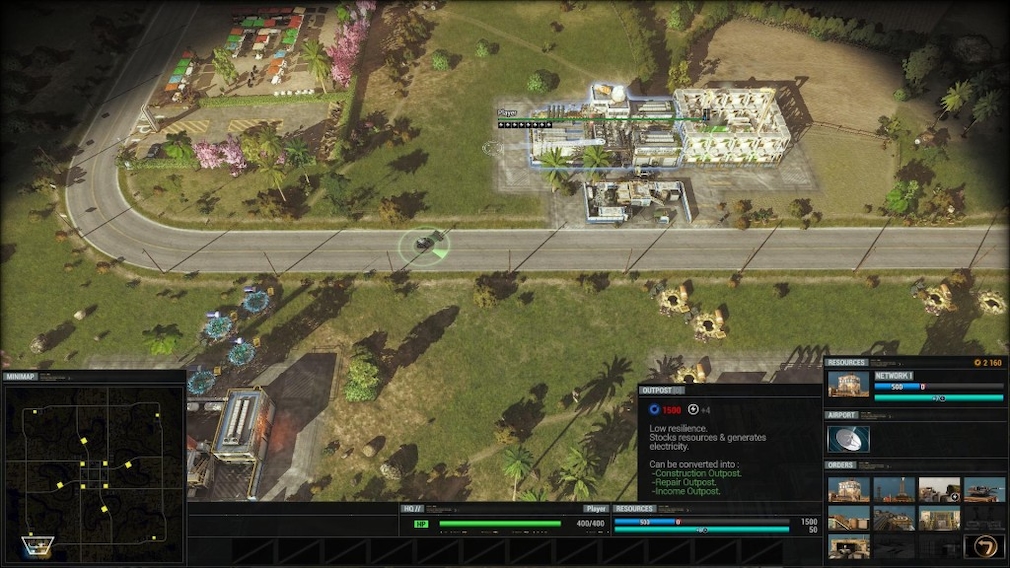This screenshot has width=1010, height=568.
Task: Click the minimap panel
Action: [x=93, y=468]
